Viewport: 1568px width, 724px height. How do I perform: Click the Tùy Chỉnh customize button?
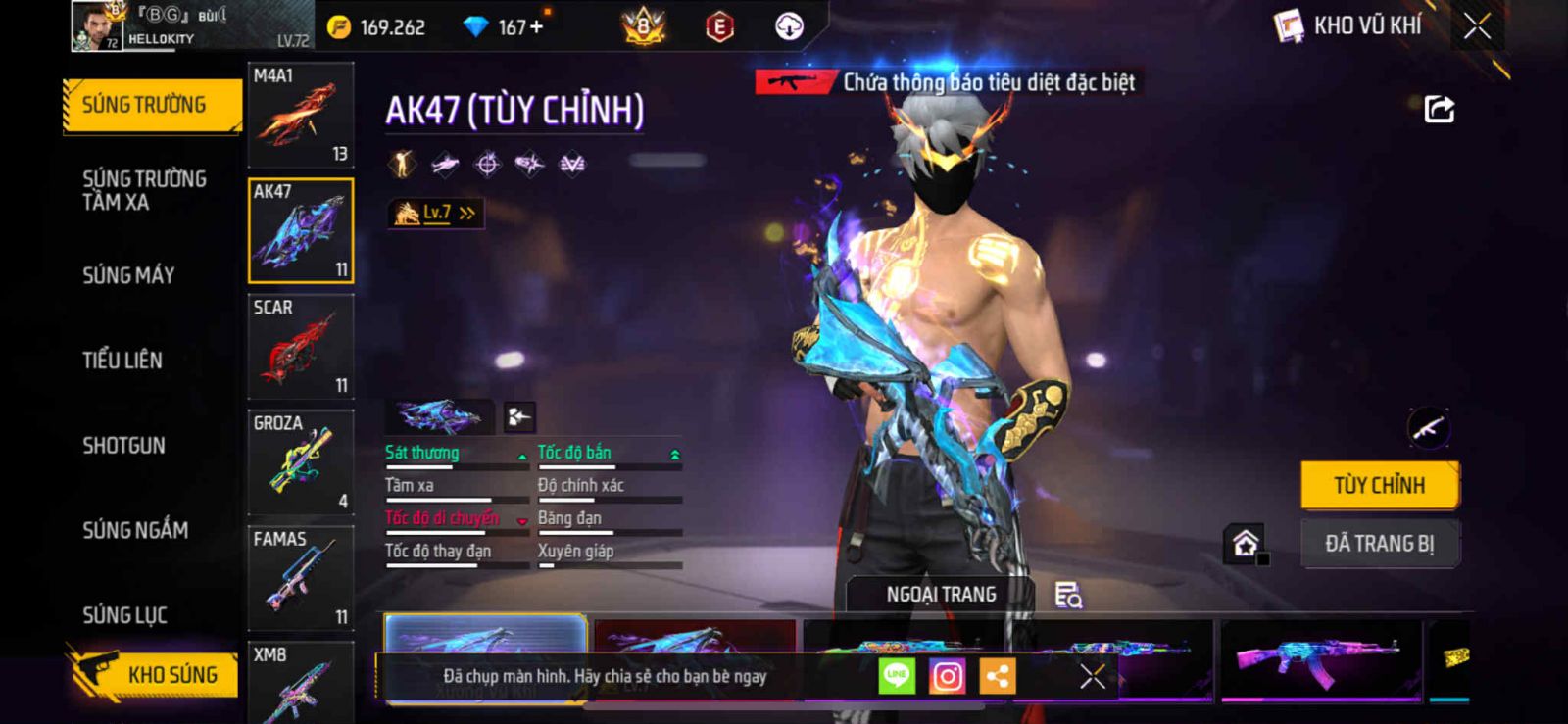pos(1379,485)
